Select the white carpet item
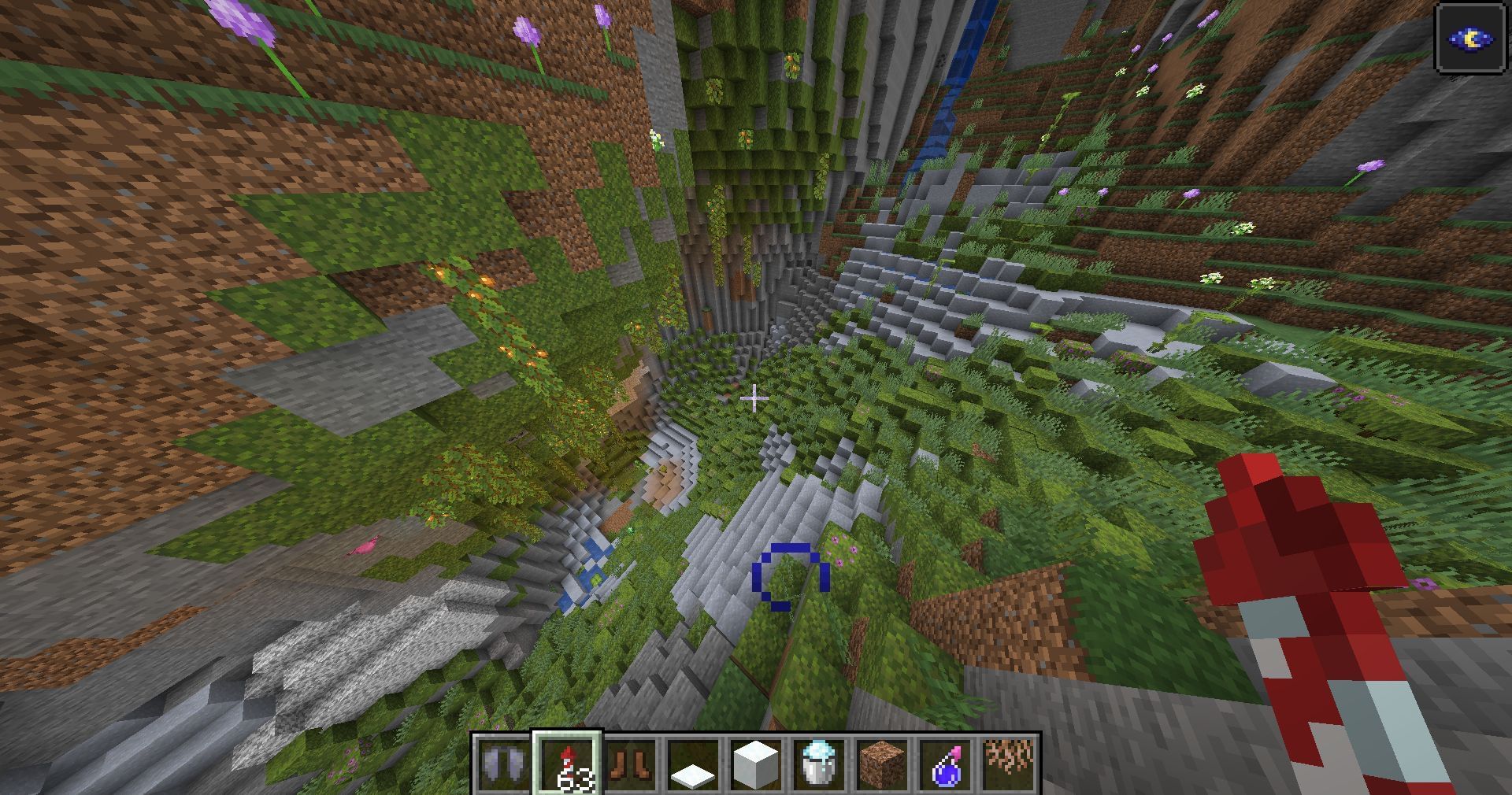Viewport: 1512px width, 795px height. (692, 764)
